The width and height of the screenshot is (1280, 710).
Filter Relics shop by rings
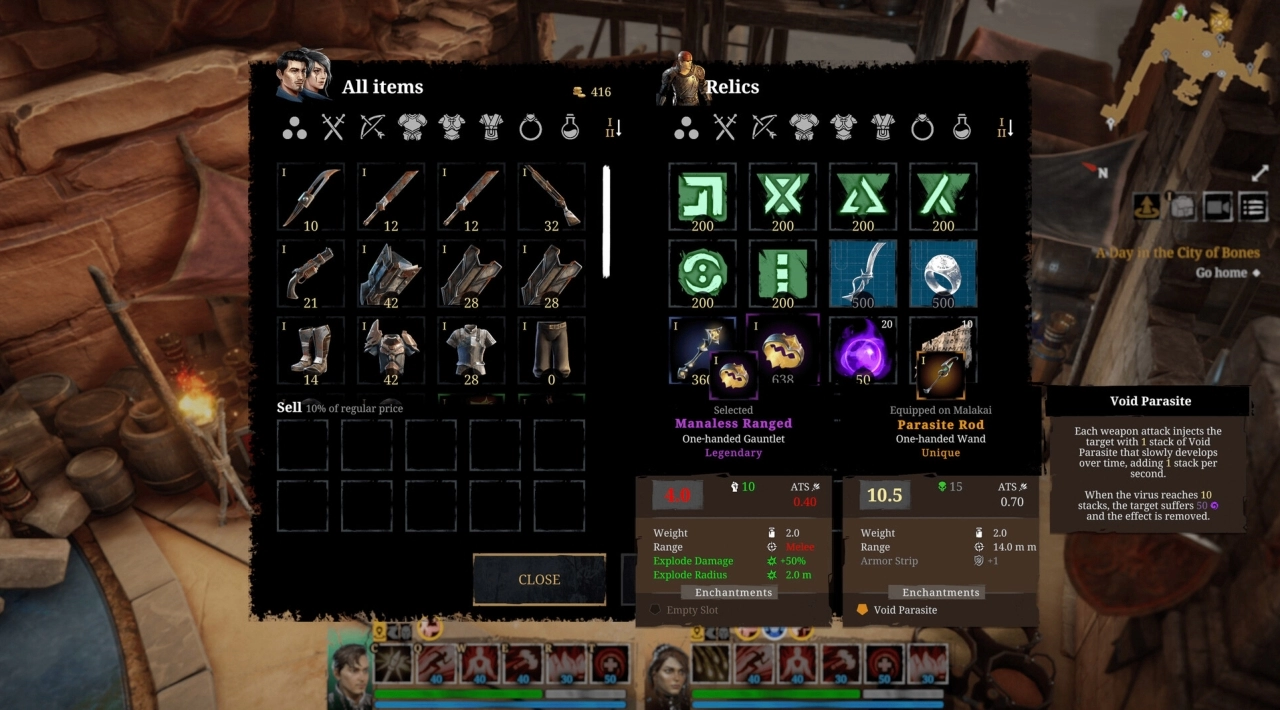(x=923, y=127)
